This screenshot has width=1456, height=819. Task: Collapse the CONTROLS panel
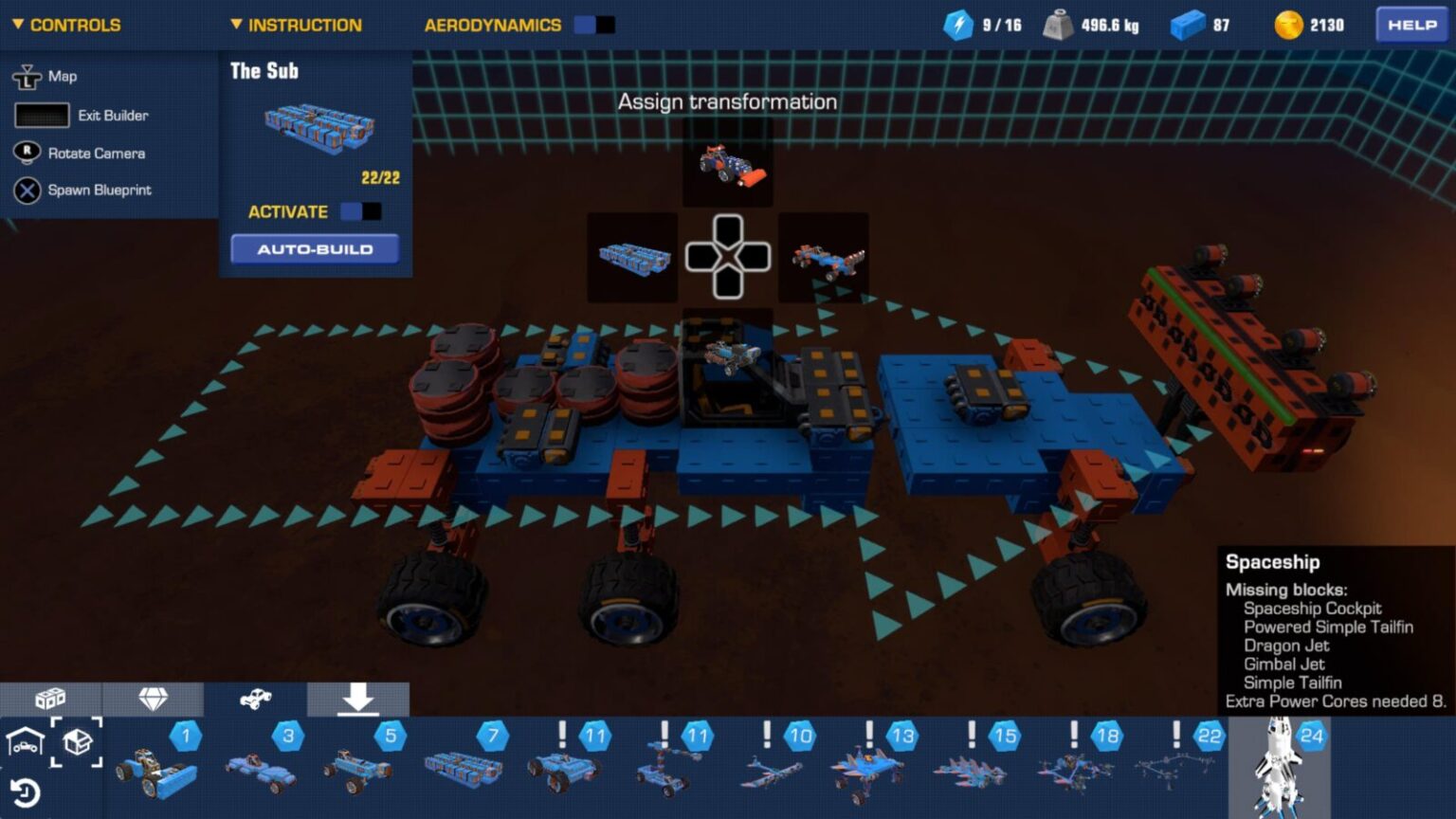coord(16,25)
